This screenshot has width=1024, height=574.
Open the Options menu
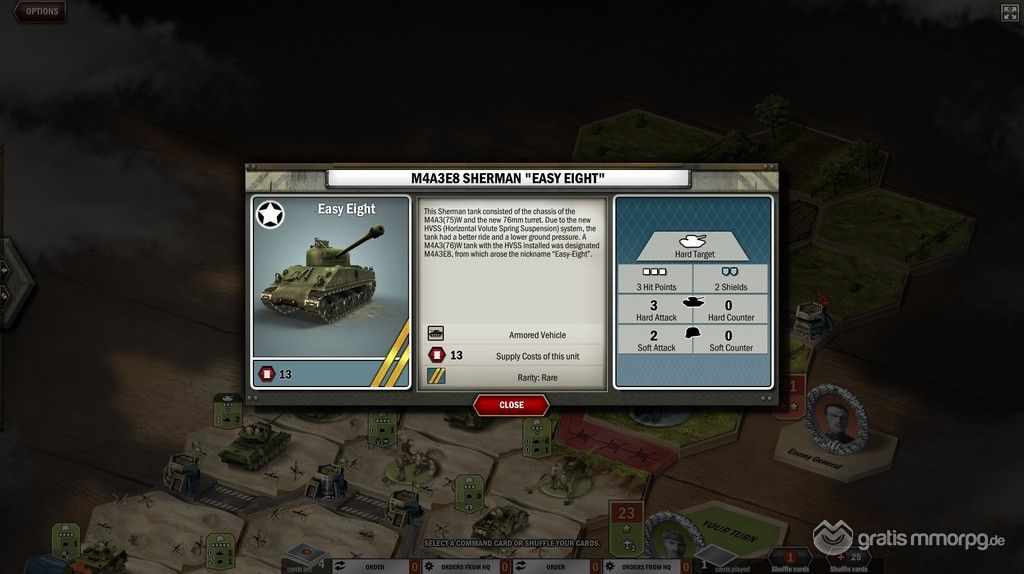click(x=40, y=12)
